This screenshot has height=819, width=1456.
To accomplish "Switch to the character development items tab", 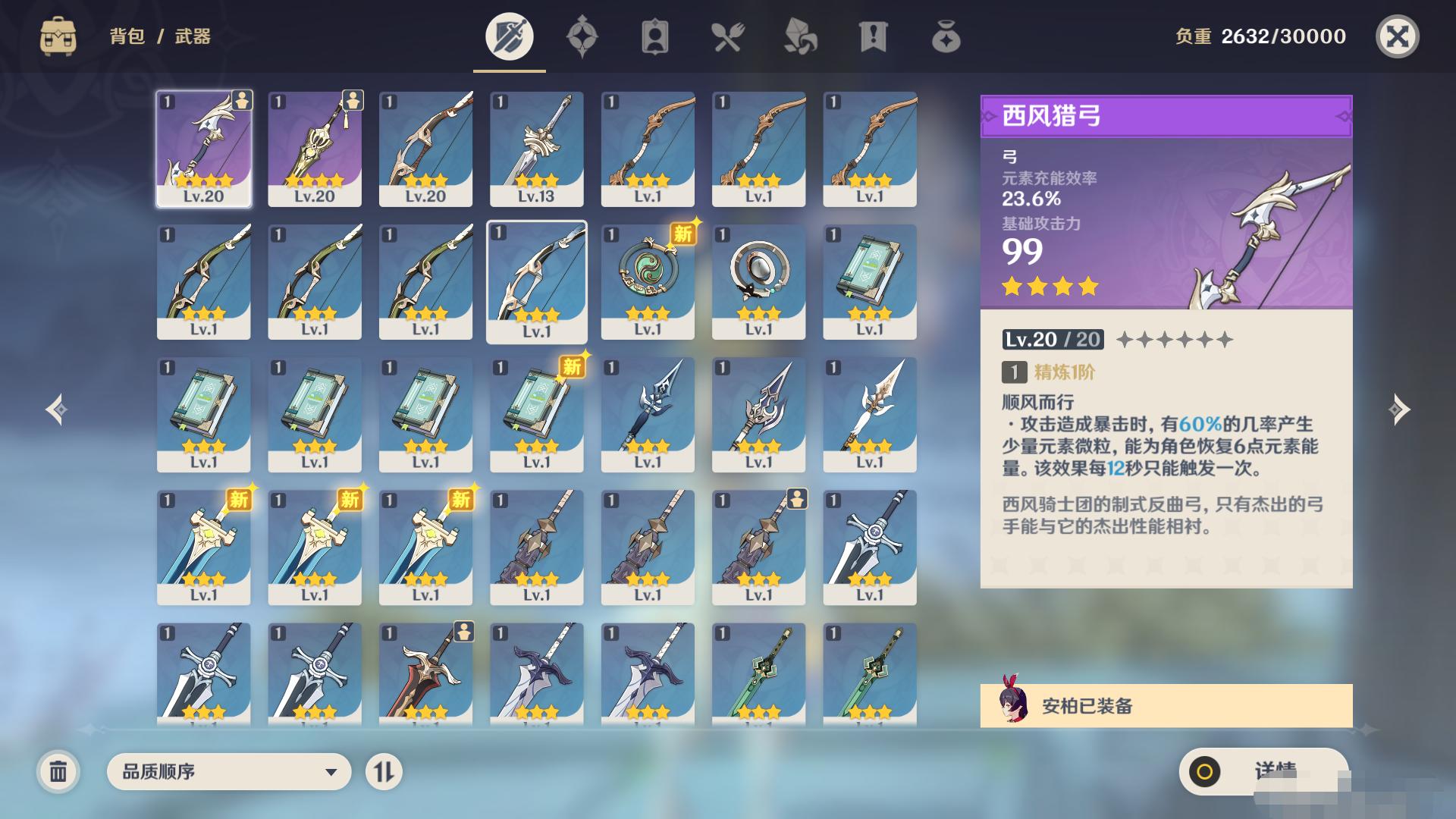I will click(654, 36).
